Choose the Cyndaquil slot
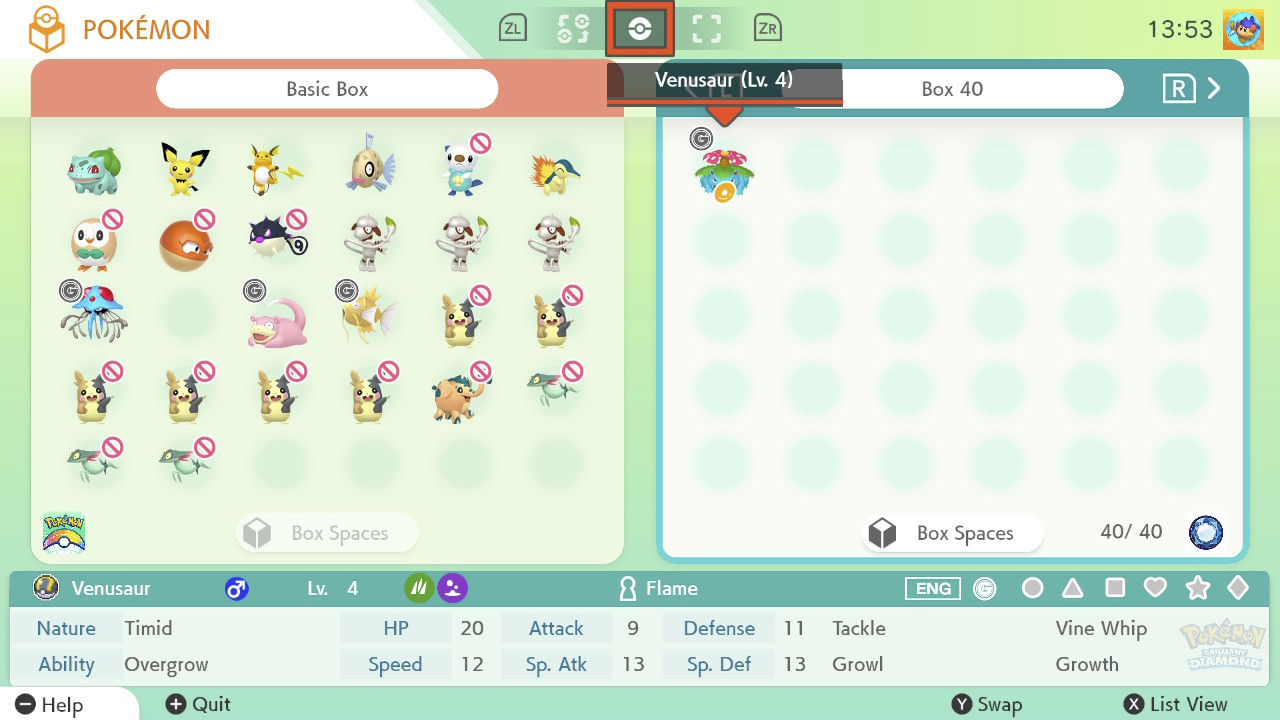Image resolution: width=1280 pixels, height=720 pixels. pyautogui.click(x=554, y=168)
